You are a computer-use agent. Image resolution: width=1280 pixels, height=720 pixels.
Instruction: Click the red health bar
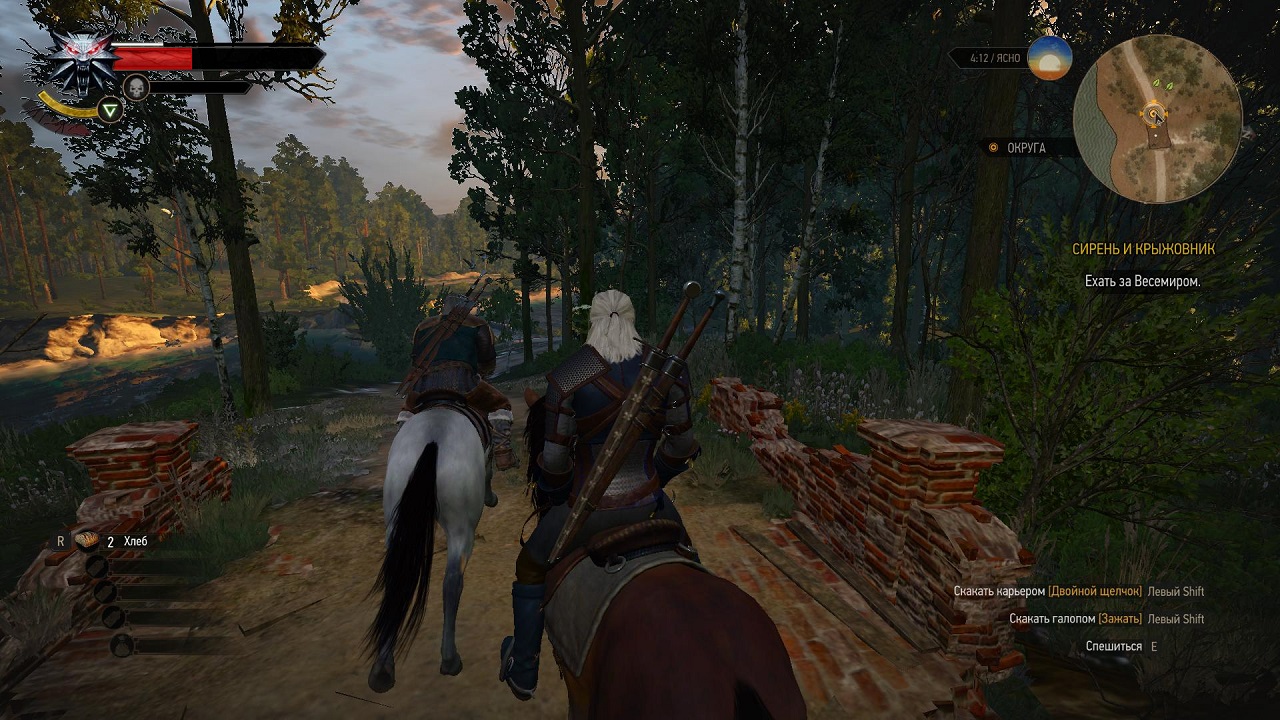(x=152, y=57)
